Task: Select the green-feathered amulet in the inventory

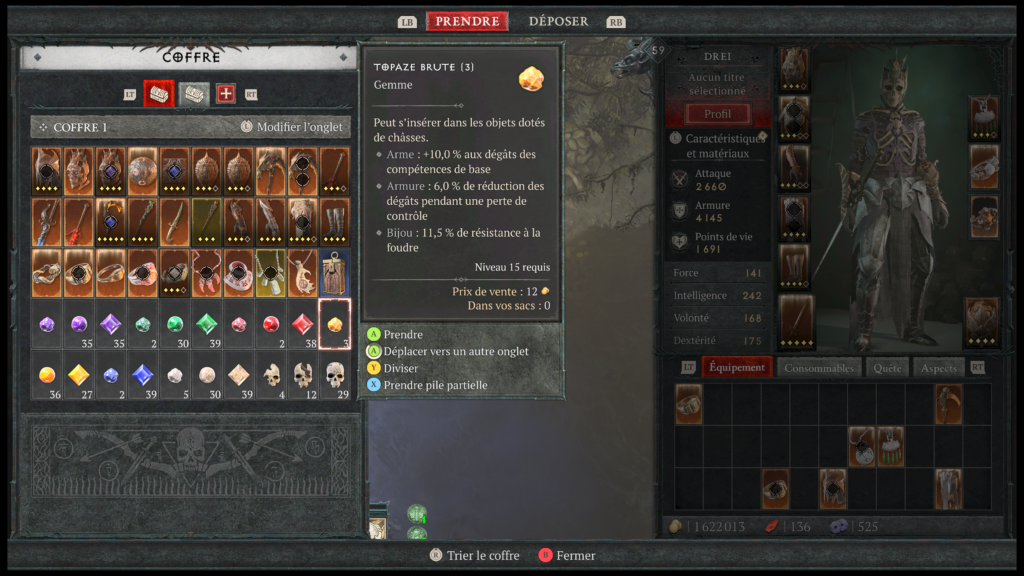Action: pos(890,446)
